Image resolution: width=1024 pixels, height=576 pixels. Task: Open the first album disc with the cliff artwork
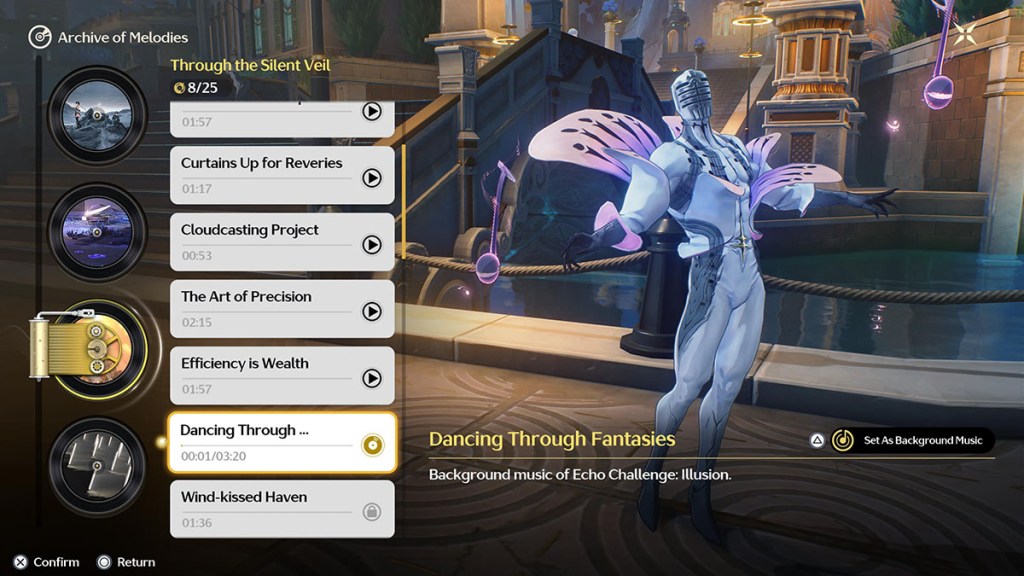(x=97, y=115)
